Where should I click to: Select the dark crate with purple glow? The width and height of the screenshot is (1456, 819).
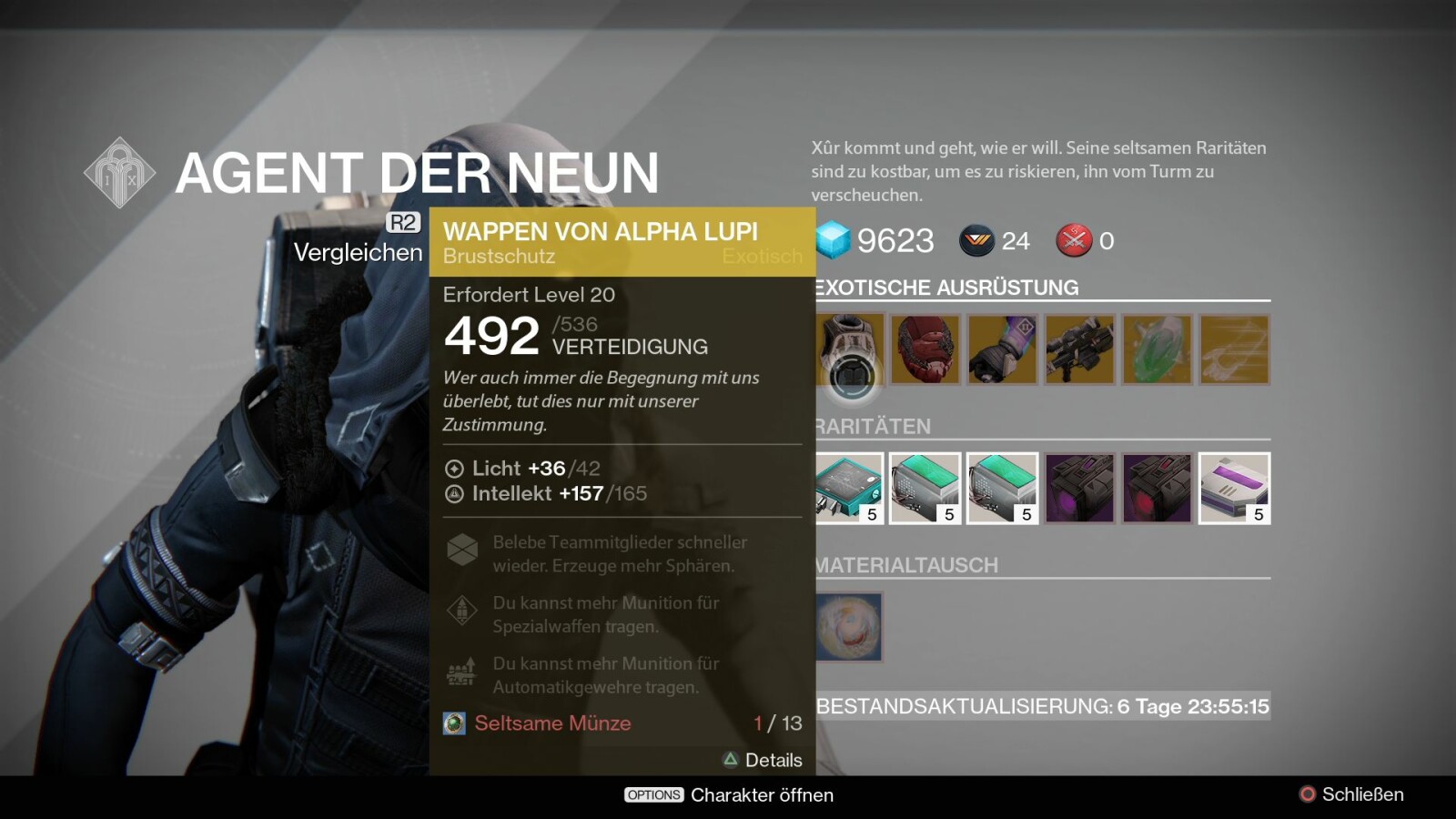tap(1080, 488)
